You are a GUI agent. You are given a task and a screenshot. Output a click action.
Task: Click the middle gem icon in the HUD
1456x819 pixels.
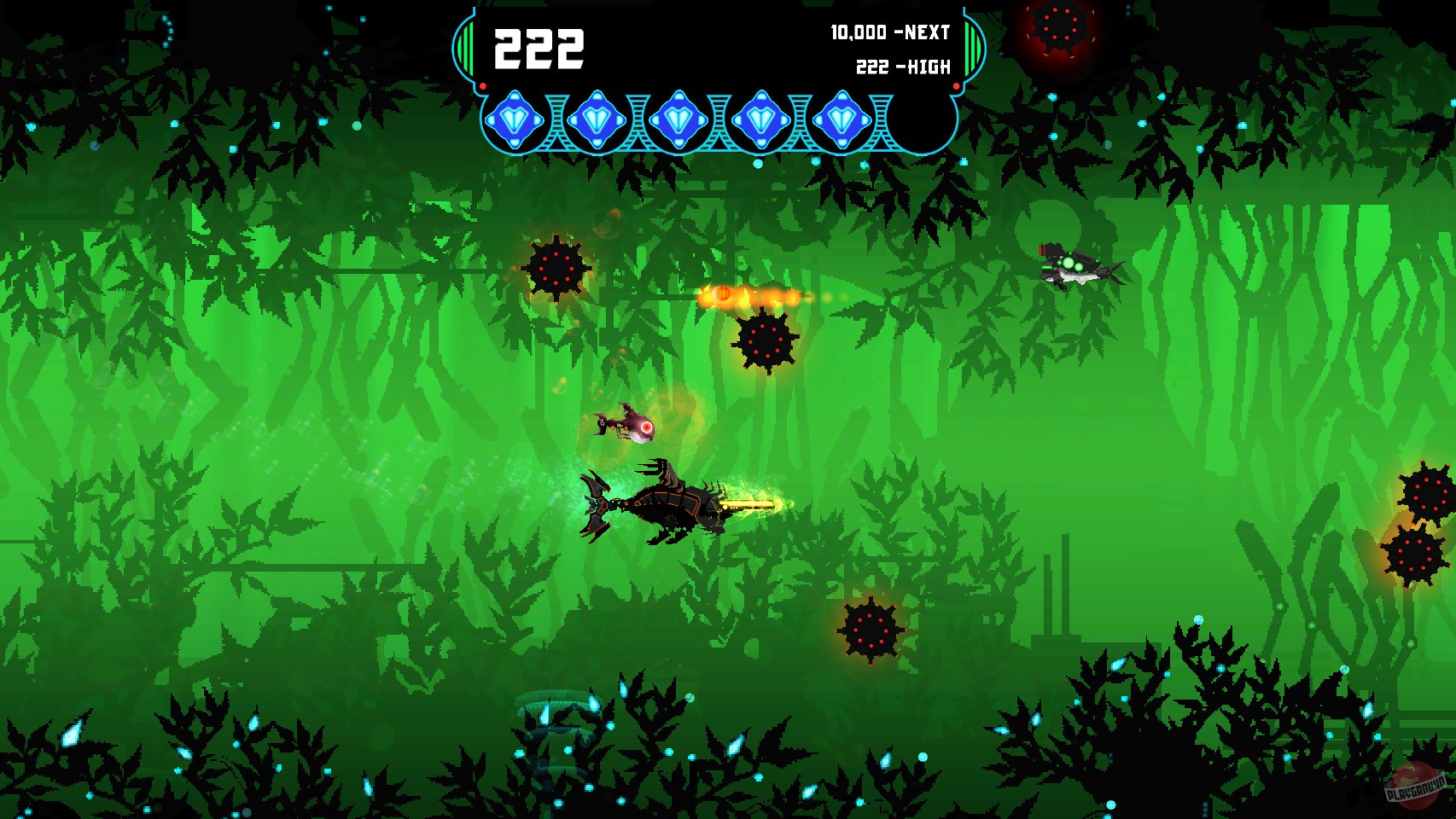678,120
